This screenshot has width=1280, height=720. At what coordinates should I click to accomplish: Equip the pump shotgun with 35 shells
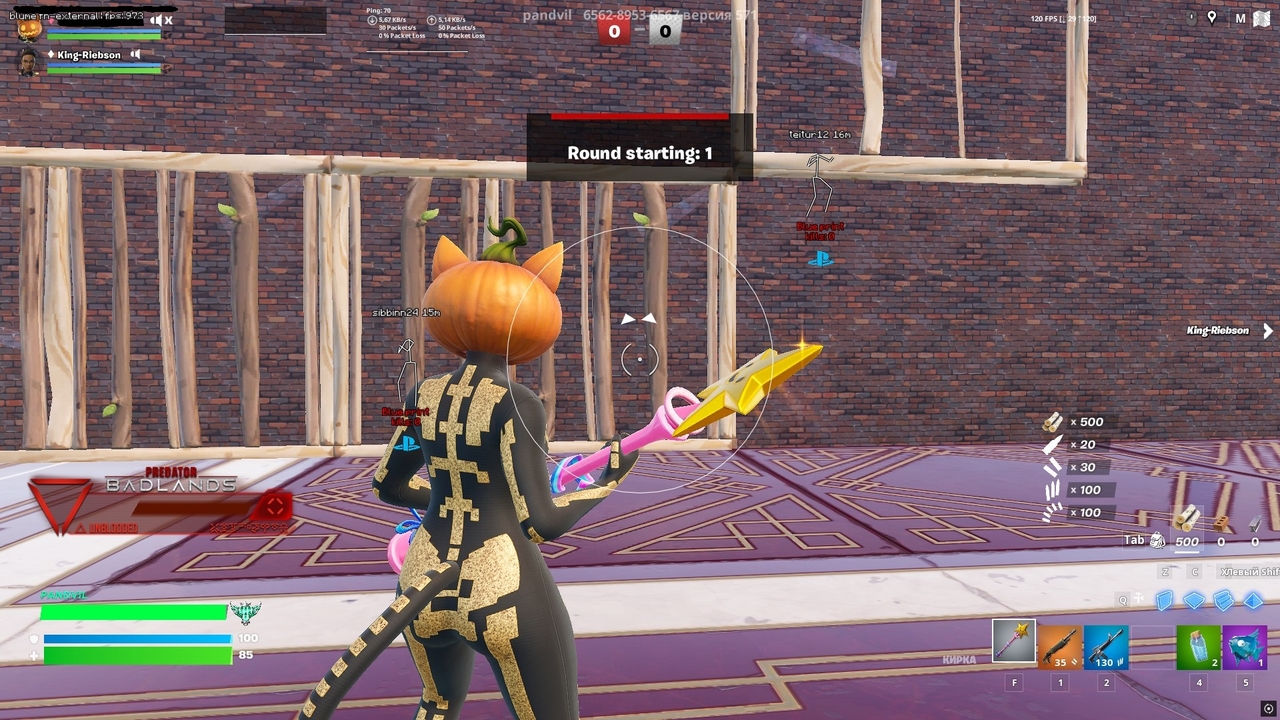[1059, 647]
